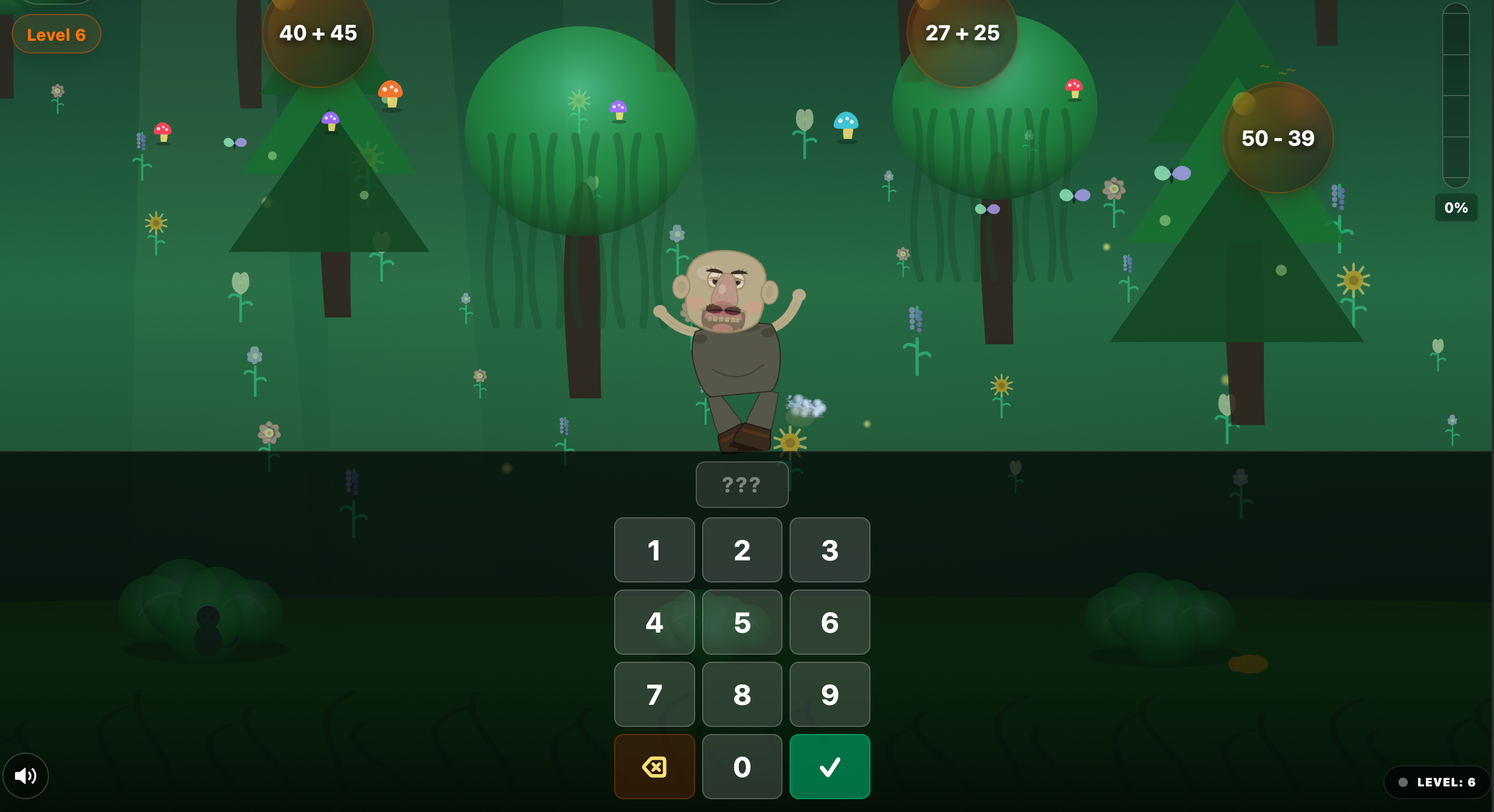This screenshot has height=812, width=1494.
Task: Select the orange mushroom near the first tree
Action: tap(391, 93)
